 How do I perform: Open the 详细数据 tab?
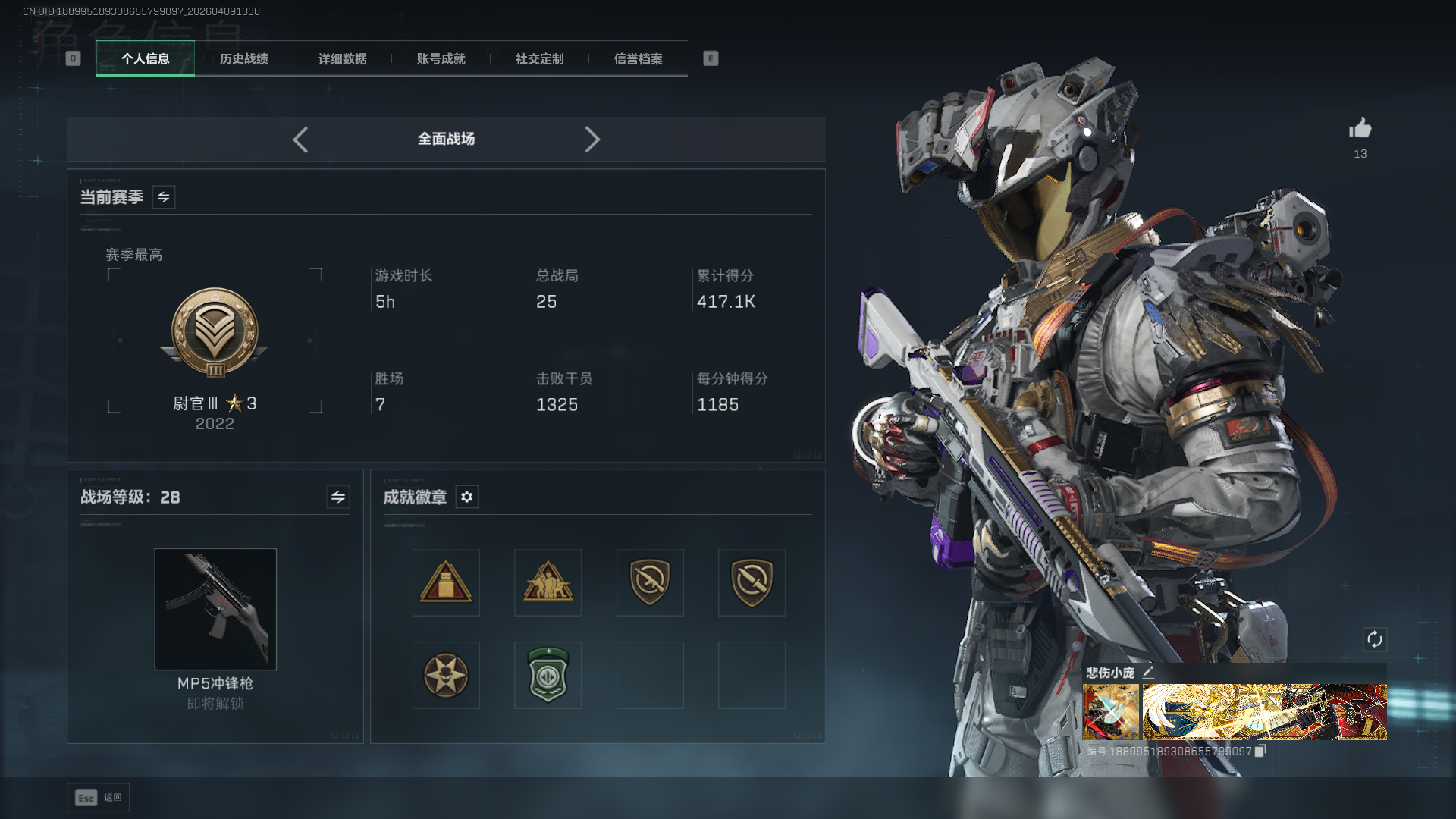[342, 59]
